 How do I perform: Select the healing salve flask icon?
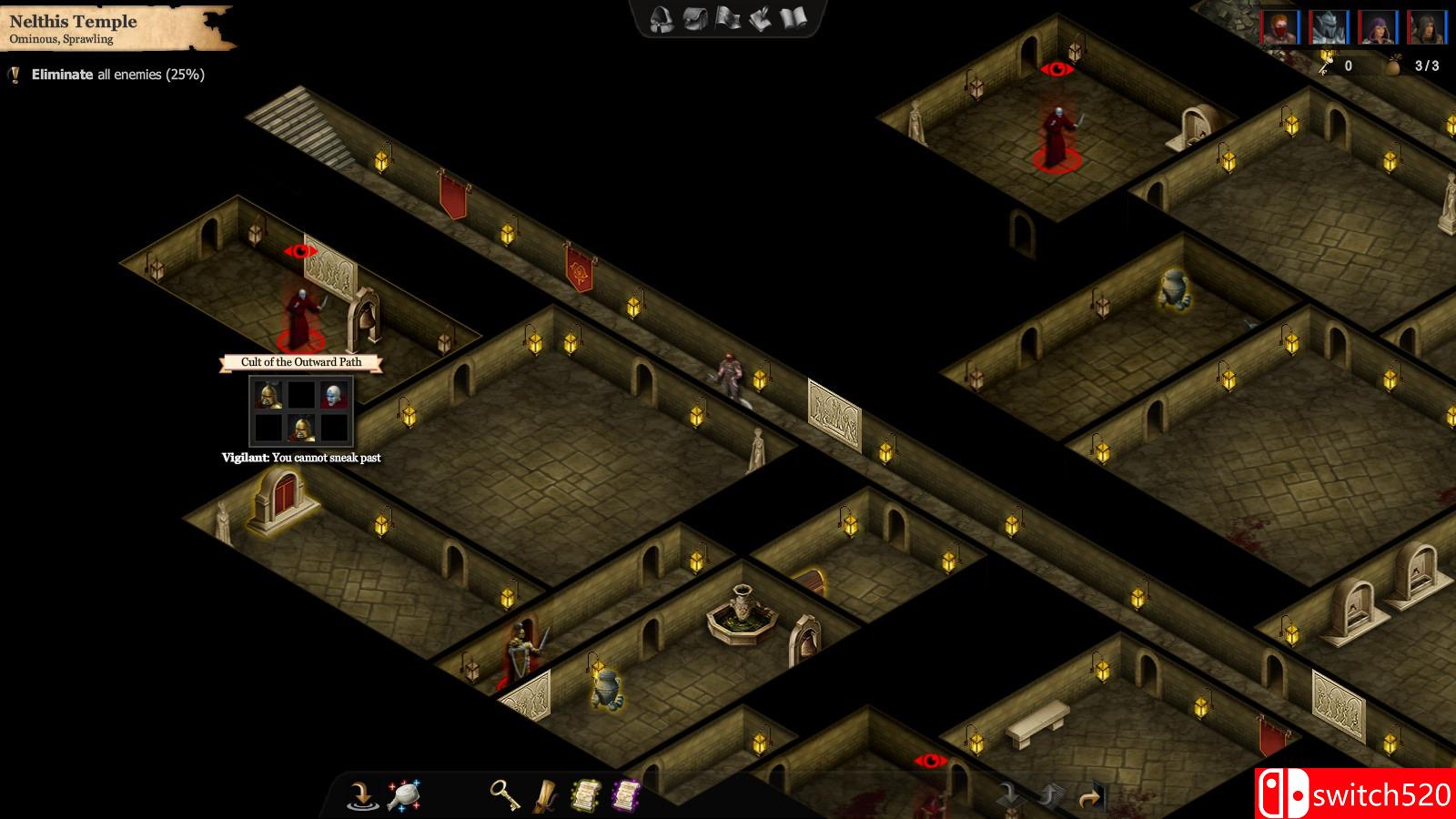pos(403,794)
